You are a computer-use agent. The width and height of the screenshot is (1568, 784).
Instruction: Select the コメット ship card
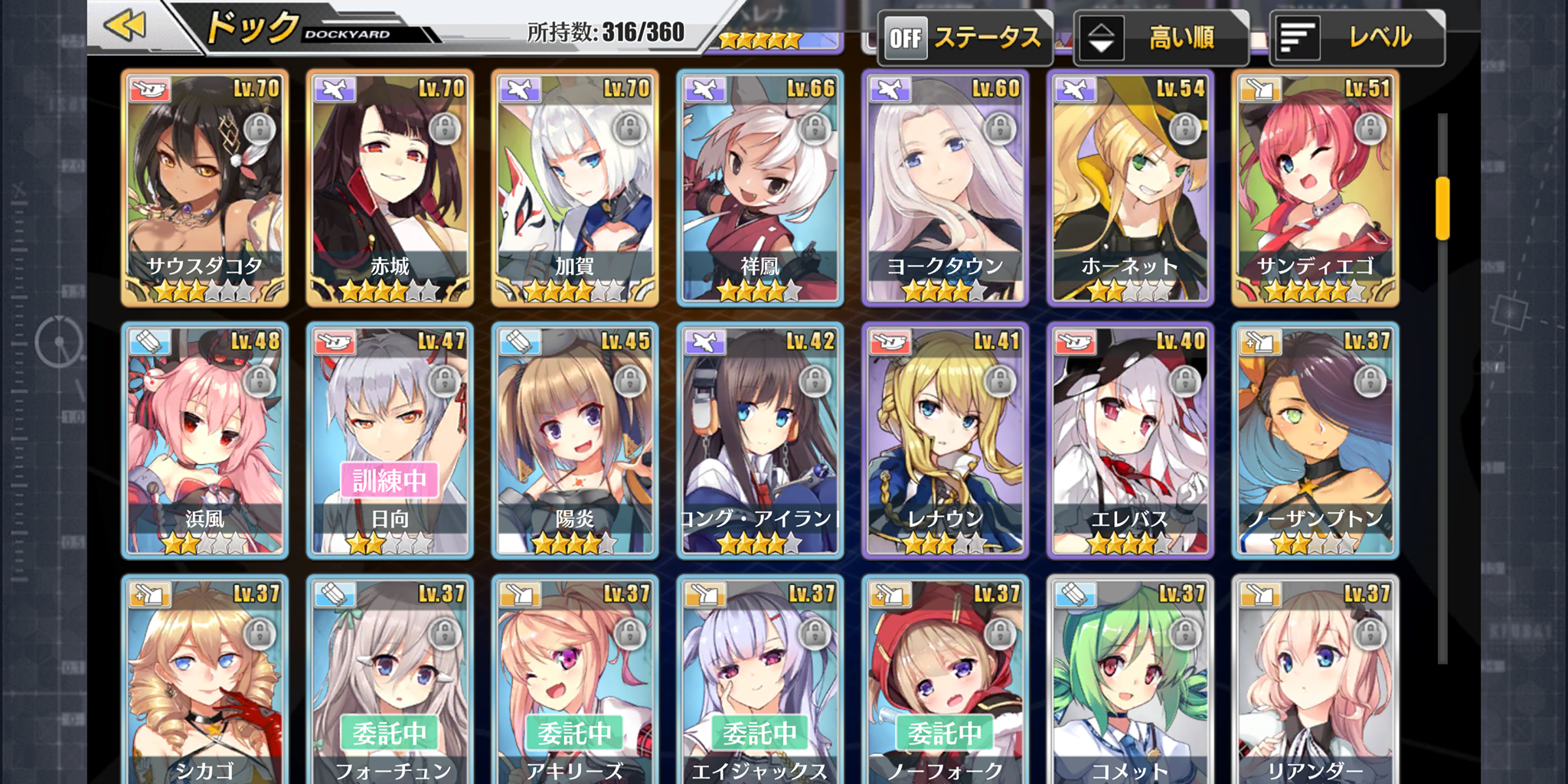[1130, 681]
